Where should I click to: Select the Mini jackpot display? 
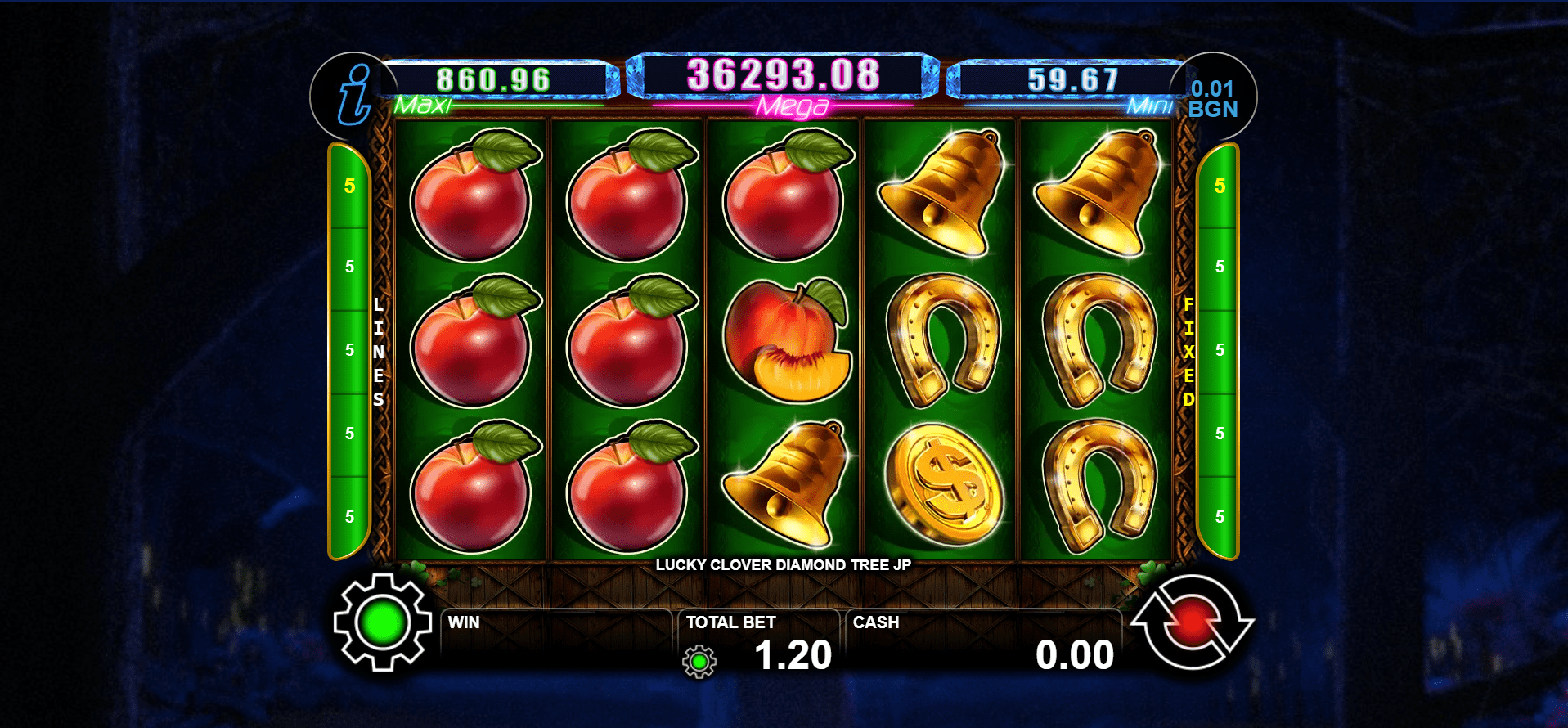(x=1072, y=80)
